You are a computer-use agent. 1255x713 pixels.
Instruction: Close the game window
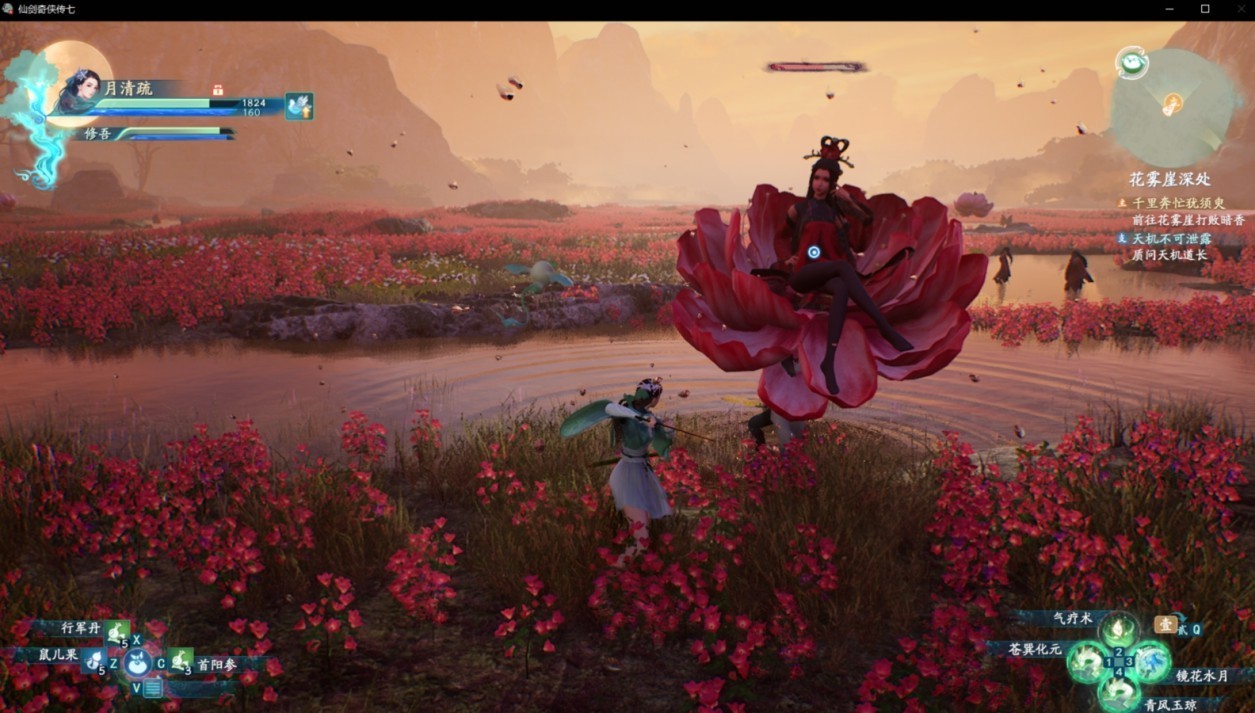coord(1239,9)
